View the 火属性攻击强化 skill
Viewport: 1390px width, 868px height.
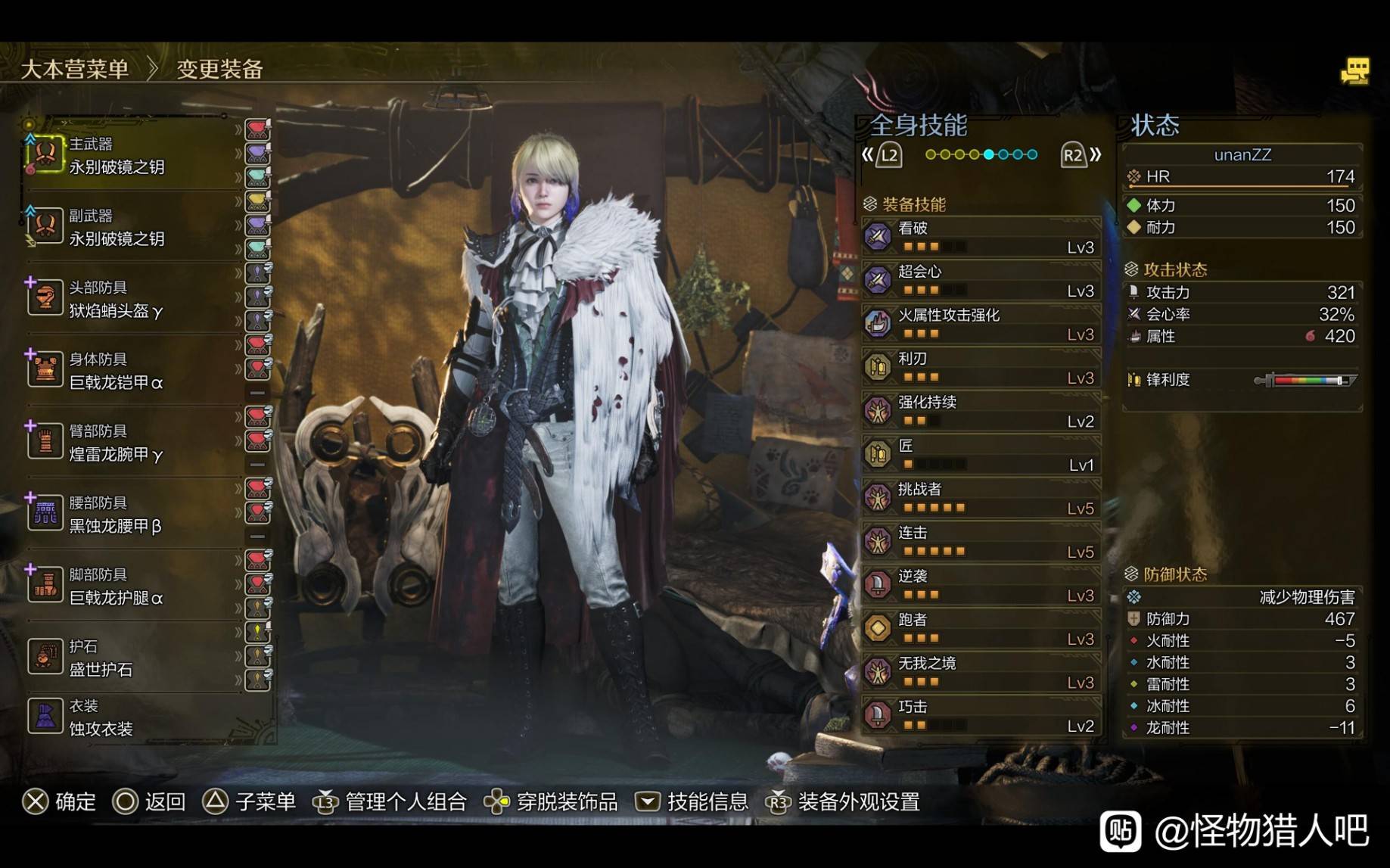click(x=981, y=324)
